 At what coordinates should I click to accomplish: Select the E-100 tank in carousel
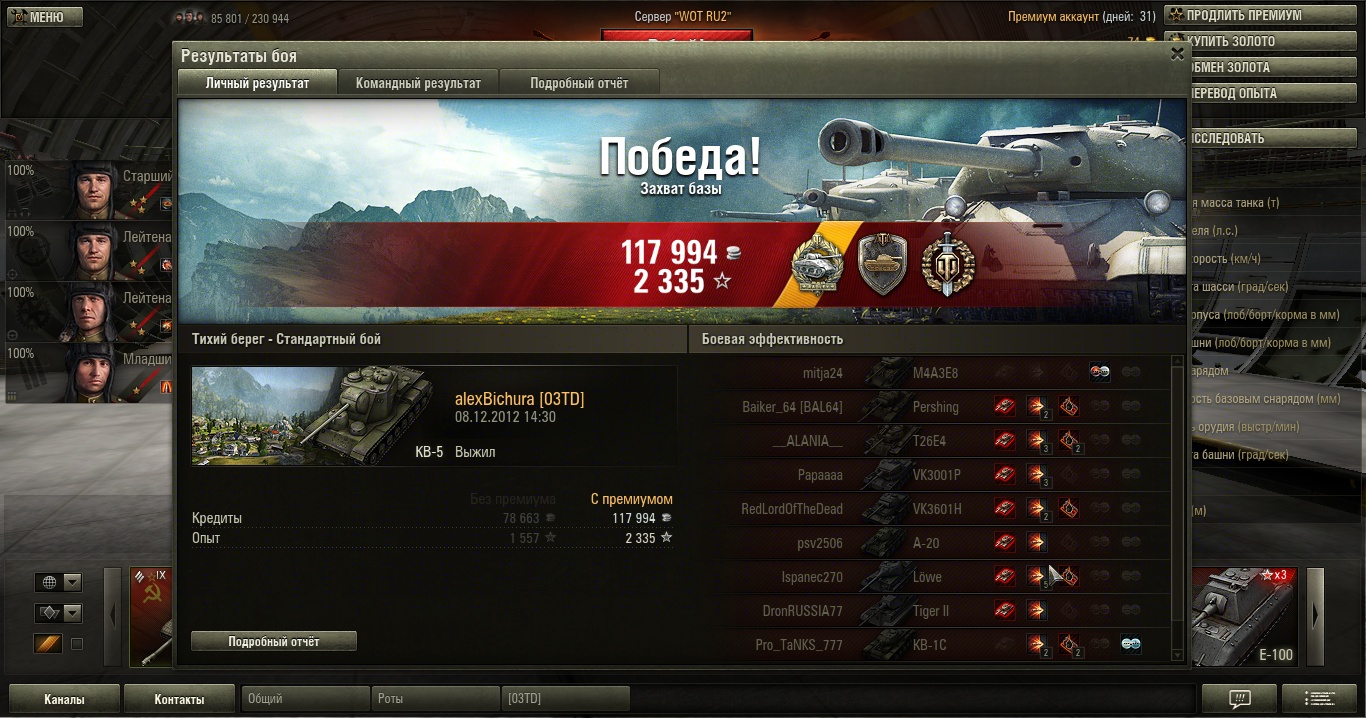click(1246, 617)
